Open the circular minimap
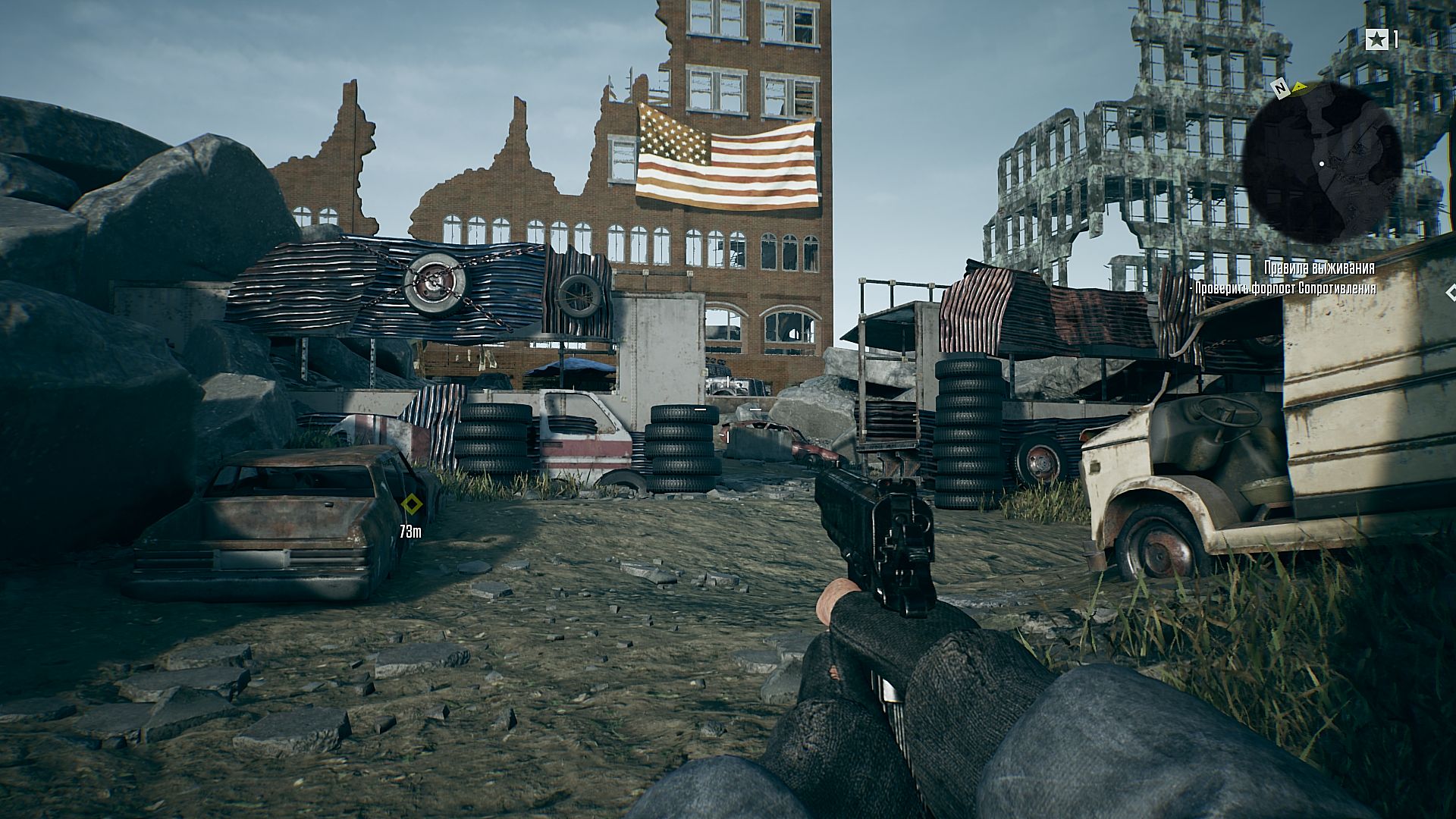The width and height of the screenshot is (1456, 819). (1323, 162)
